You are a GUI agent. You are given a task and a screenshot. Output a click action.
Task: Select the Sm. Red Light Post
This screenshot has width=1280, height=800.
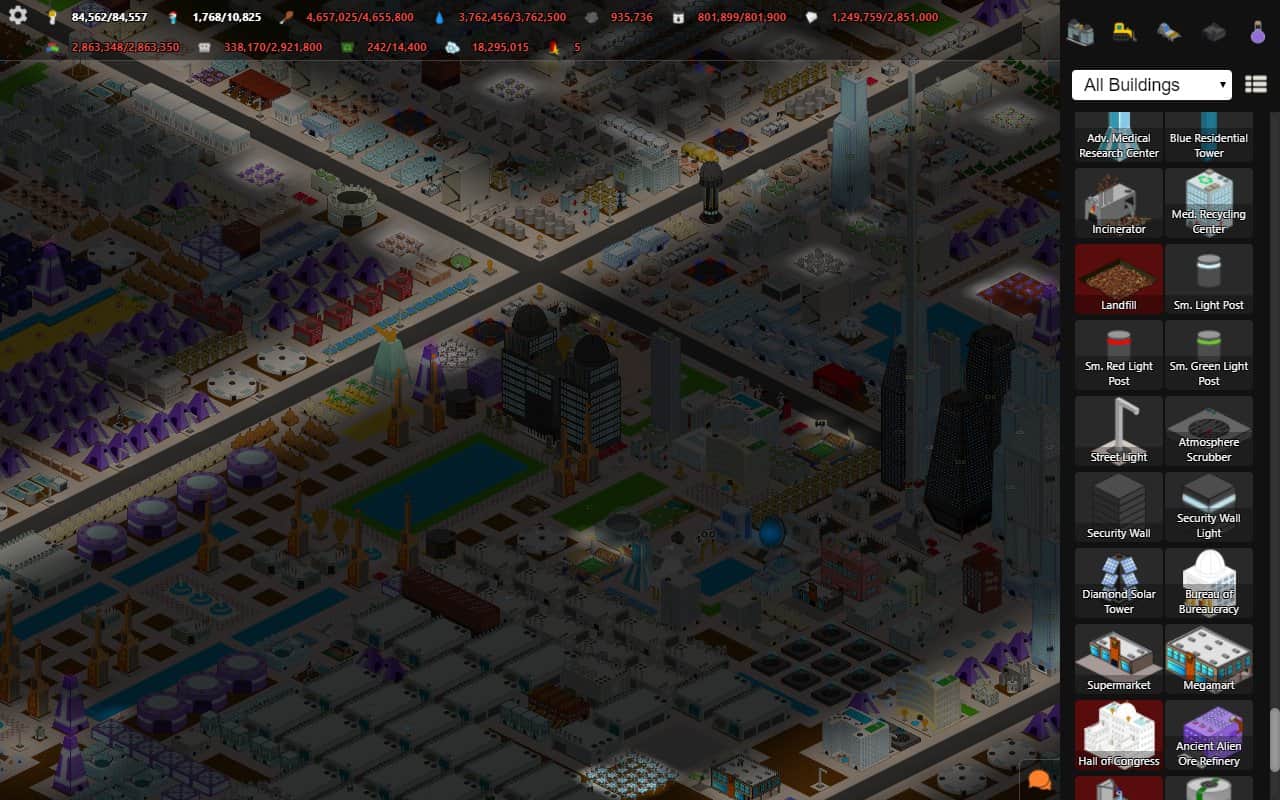coord(1119,354)
